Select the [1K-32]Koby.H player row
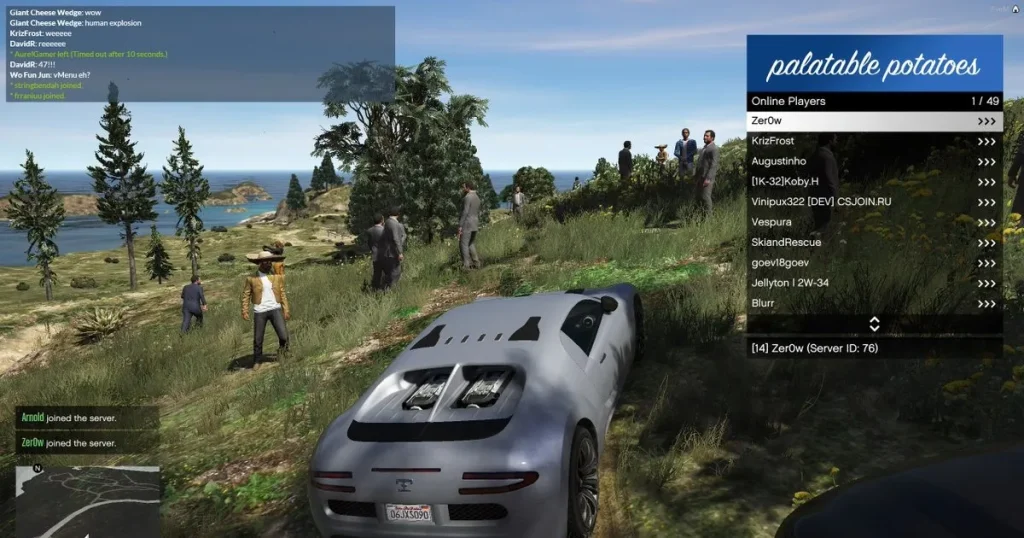The width and height of the screenshot is (1024, 538). 874,181
